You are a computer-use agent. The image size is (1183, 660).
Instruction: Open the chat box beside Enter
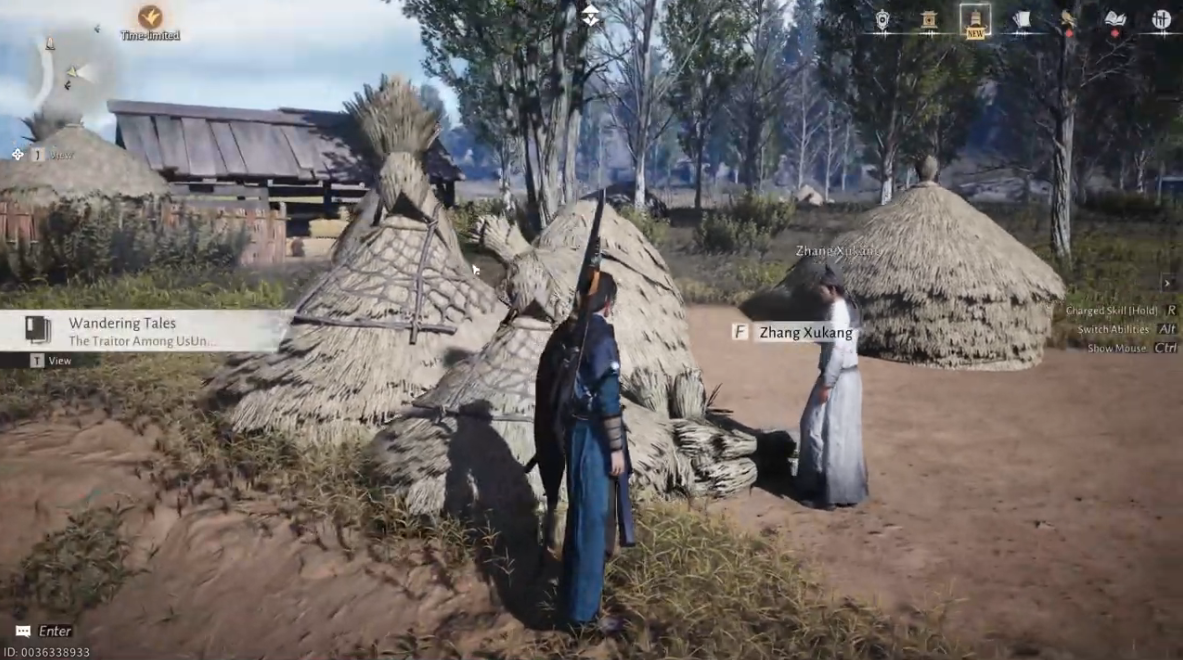tap(23, 631)
